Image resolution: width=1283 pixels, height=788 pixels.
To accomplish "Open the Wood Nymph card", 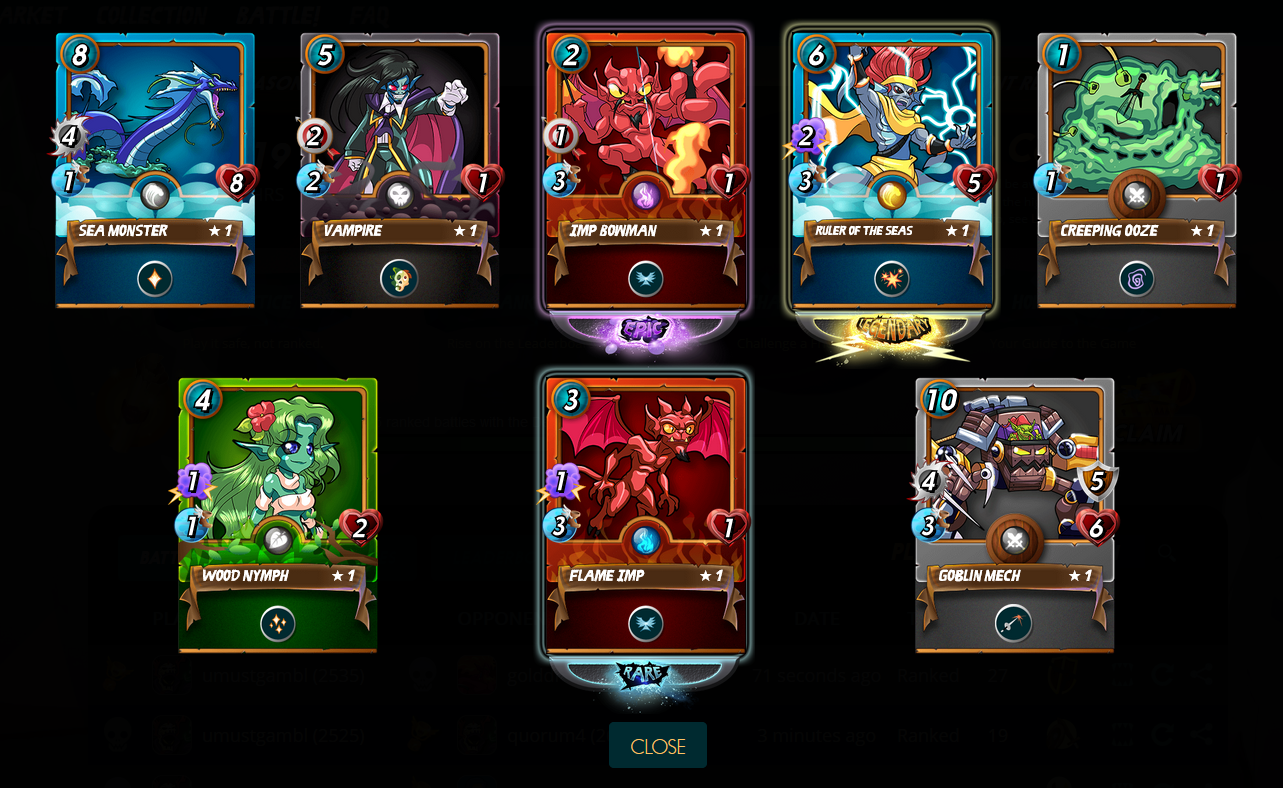I will coord(278,515).
